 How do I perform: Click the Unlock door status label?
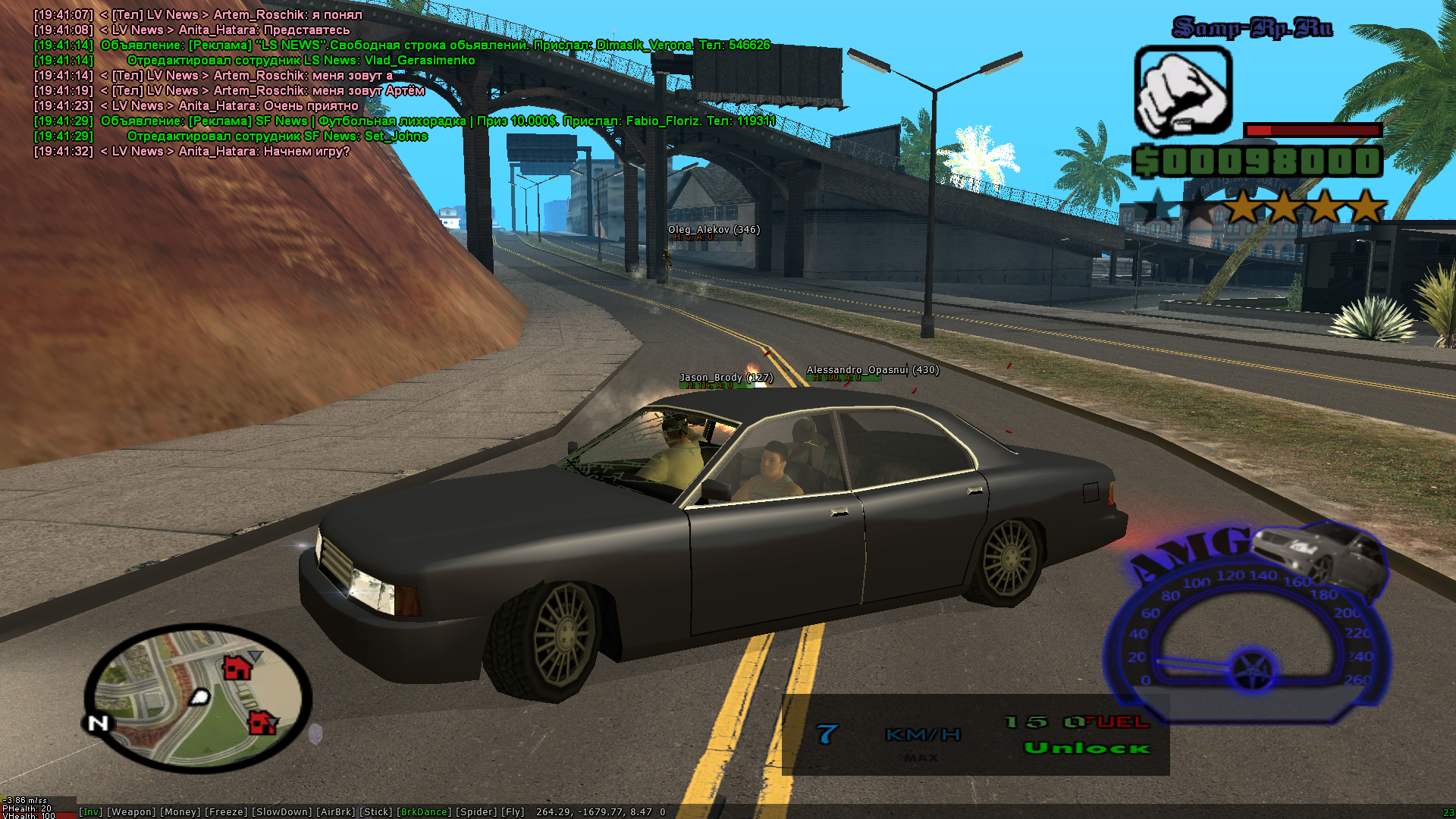(1087, 748)
